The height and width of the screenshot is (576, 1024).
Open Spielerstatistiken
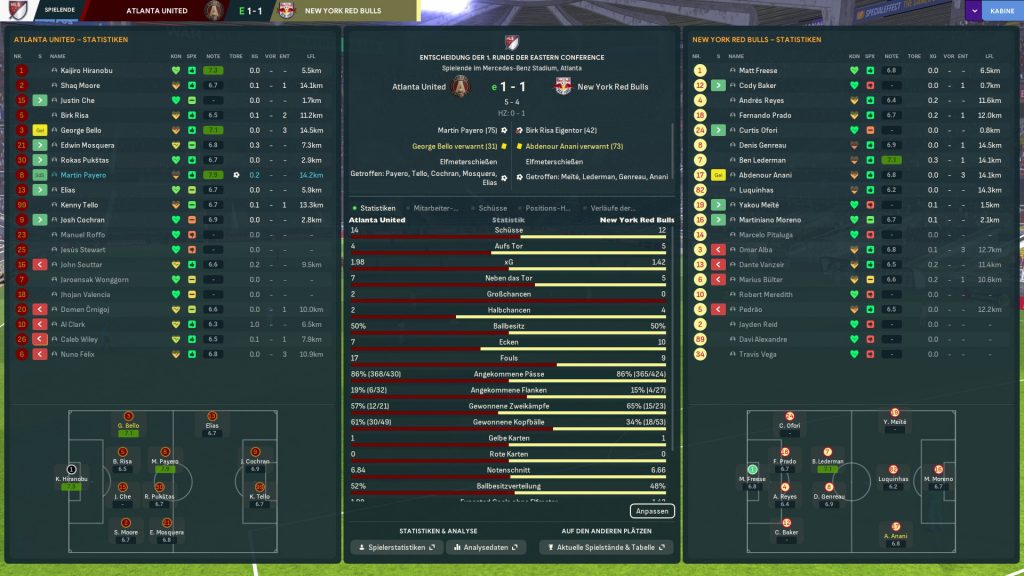(395, 548)
